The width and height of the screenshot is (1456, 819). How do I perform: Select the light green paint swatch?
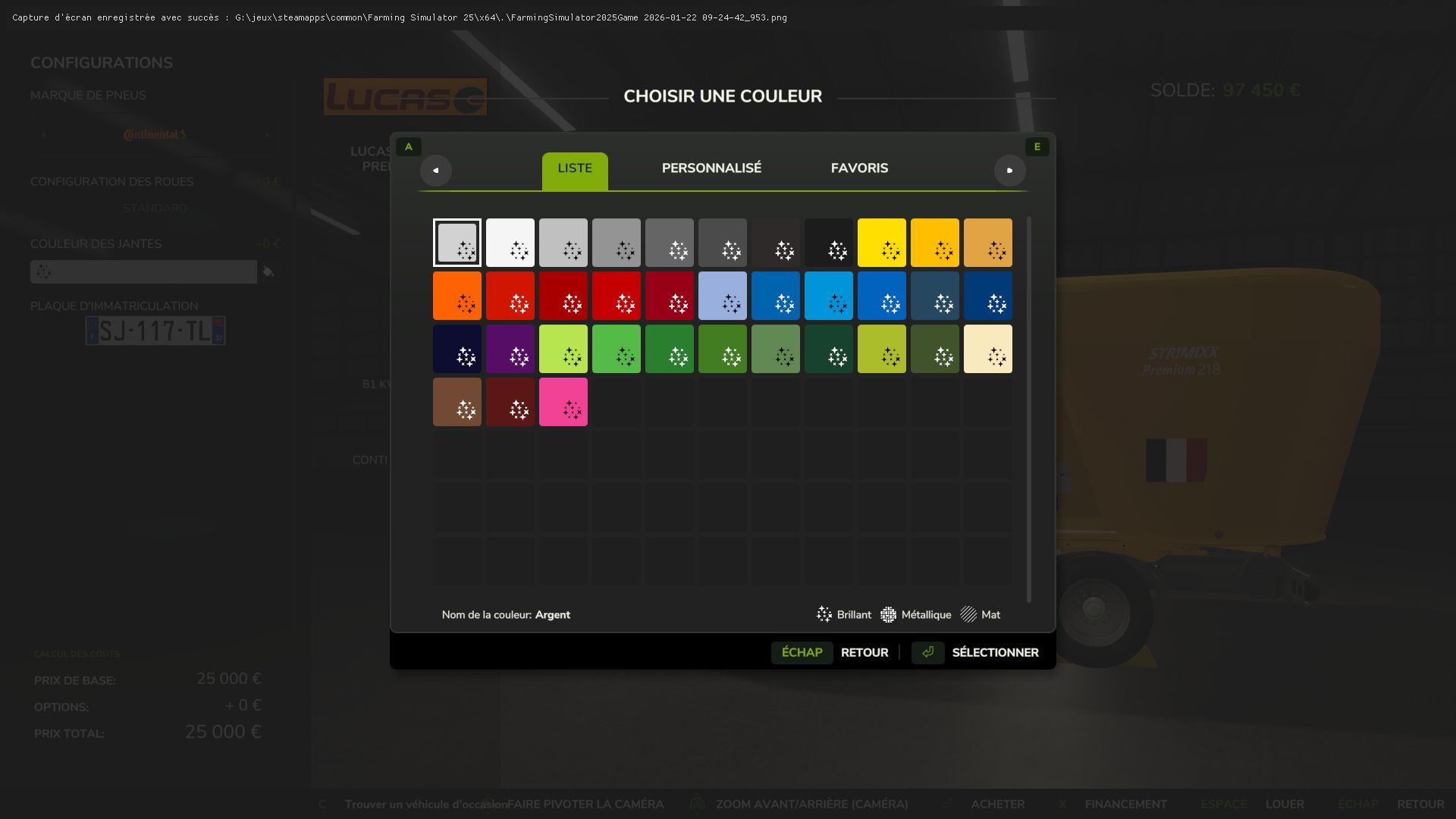coord(563,349)
